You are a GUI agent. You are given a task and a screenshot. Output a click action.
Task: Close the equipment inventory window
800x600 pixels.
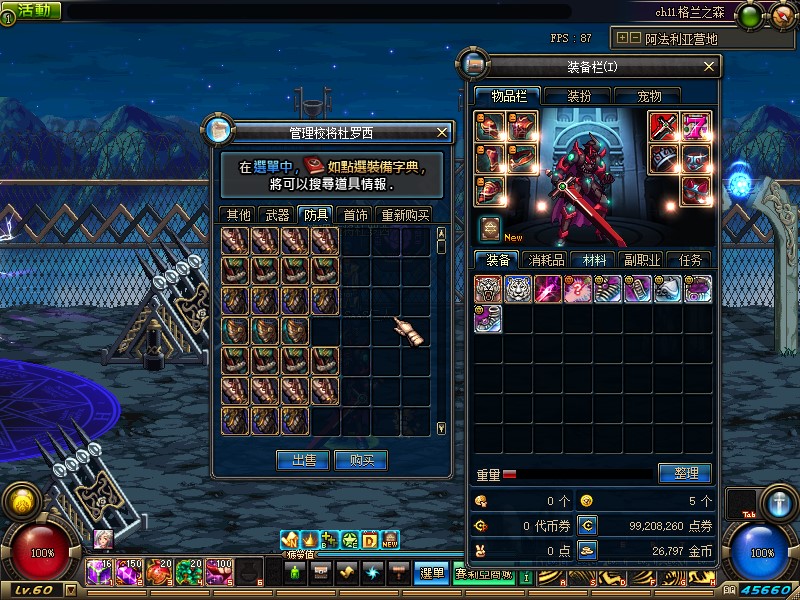[709, 67]
